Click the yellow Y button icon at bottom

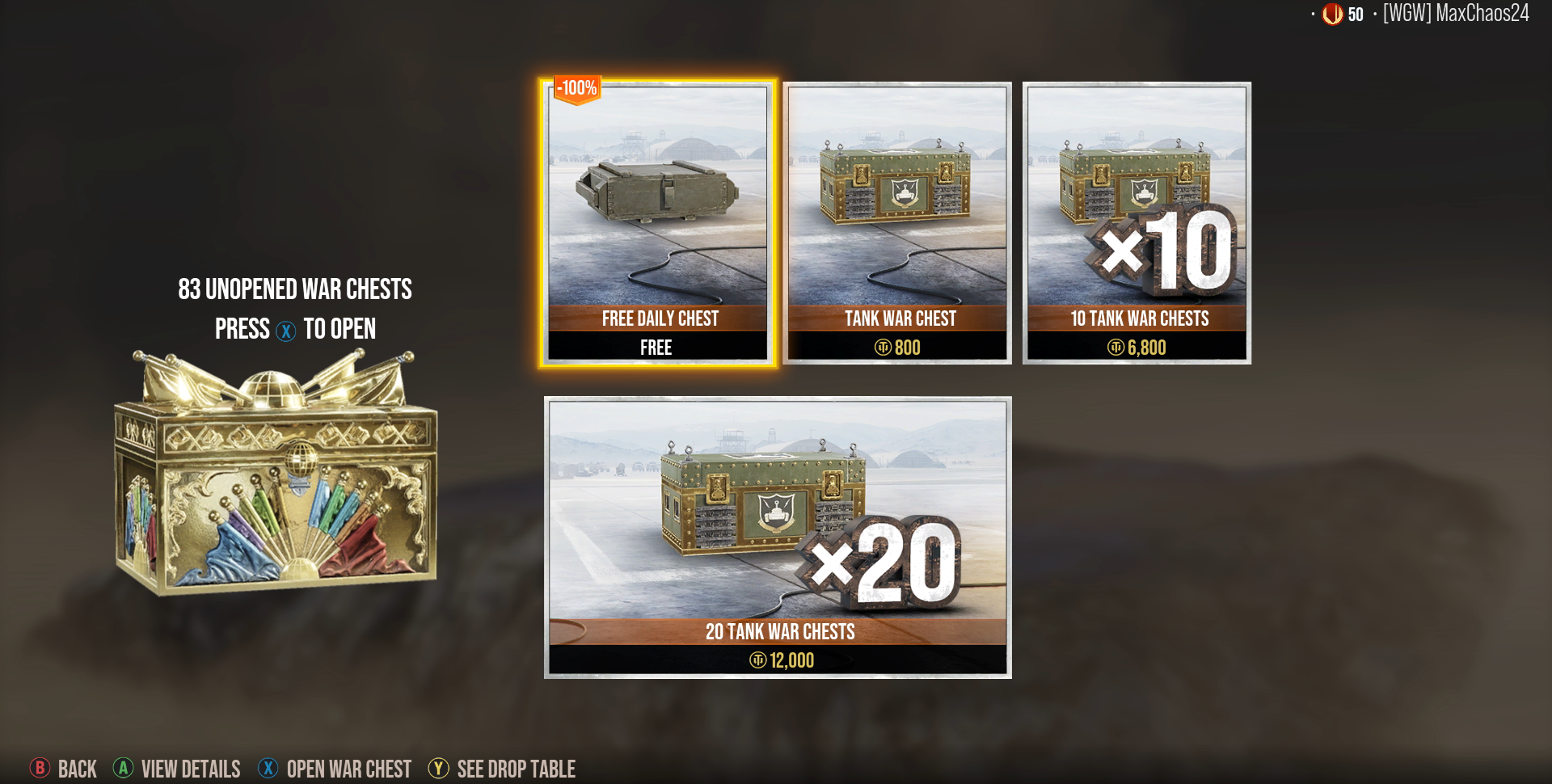click(x=439, y=769)
